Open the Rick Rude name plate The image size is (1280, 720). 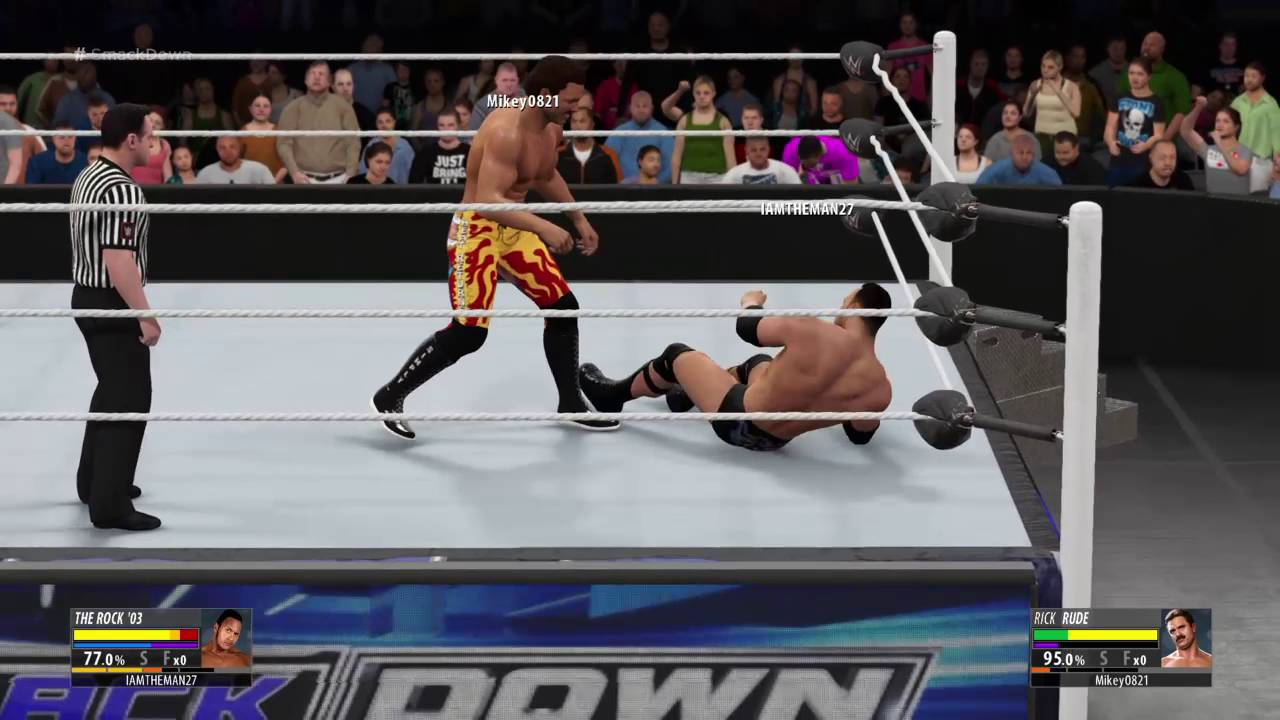(x=1062, y=617)
